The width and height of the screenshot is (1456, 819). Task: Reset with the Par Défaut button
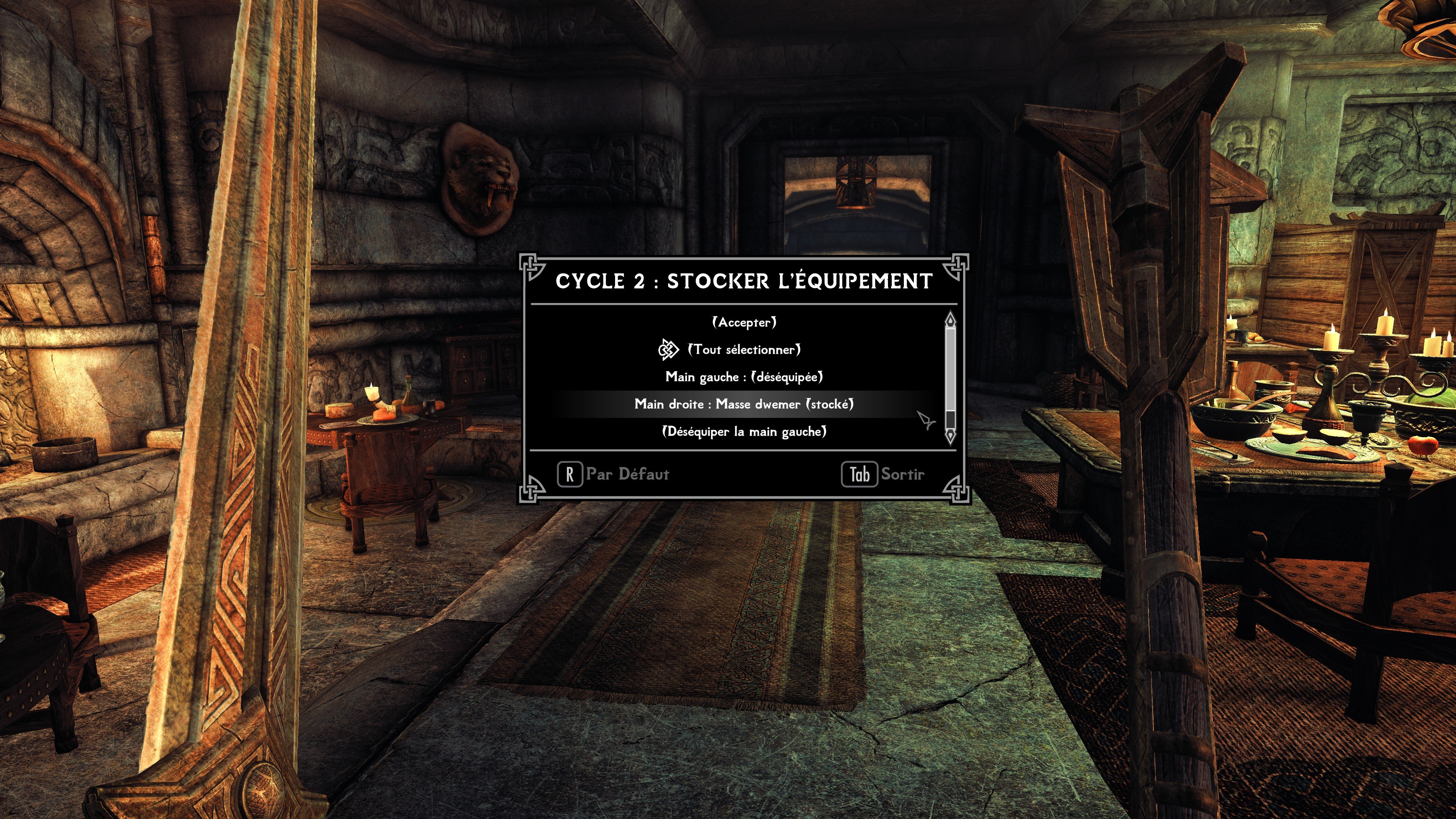tap(614, 474)
